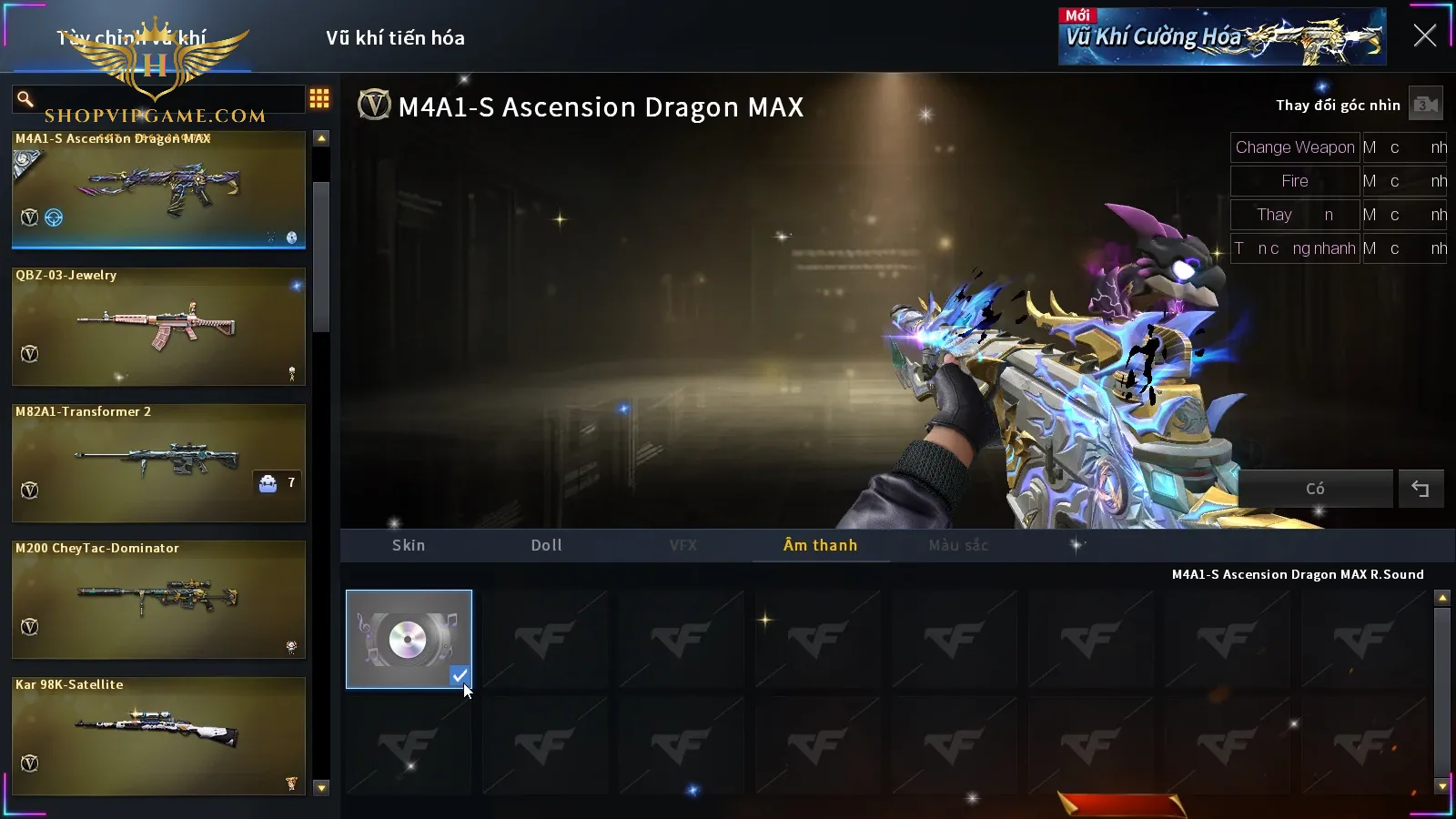Click the Fire preview action
The image size is (1456, 819).
click(1294, 181)
